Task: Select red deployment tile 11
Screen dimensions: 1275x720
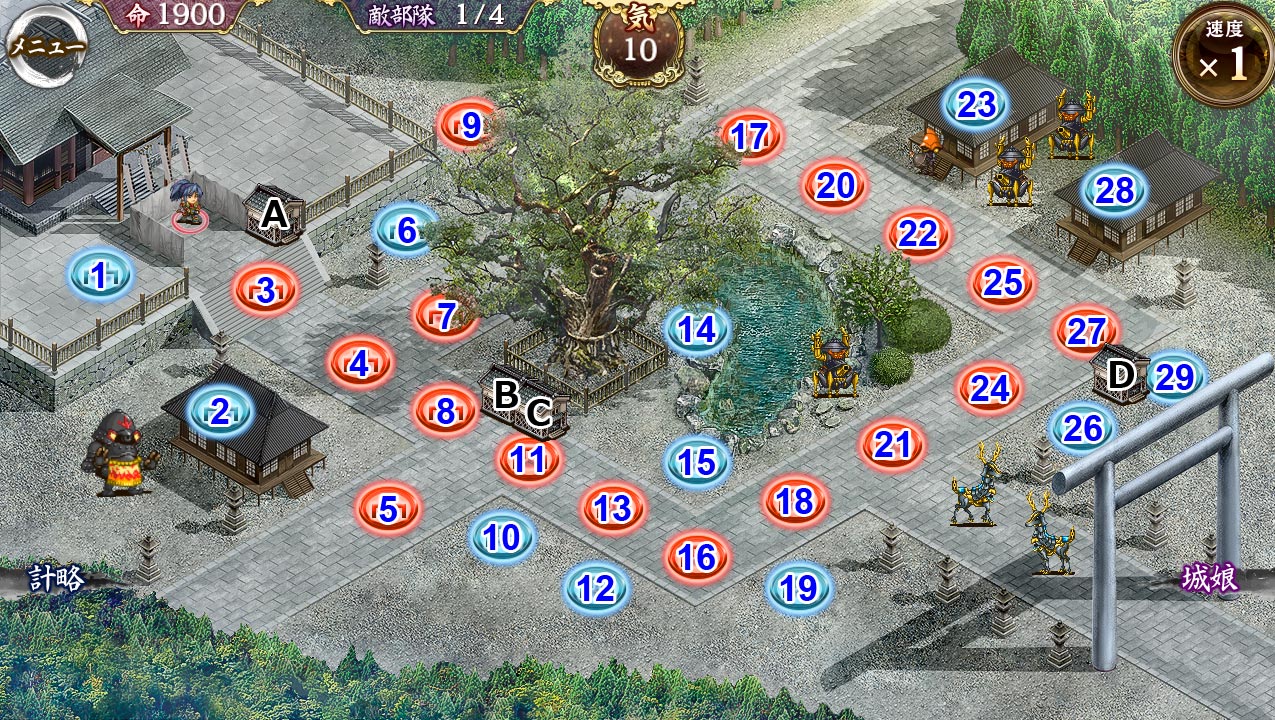Action: 528,459
